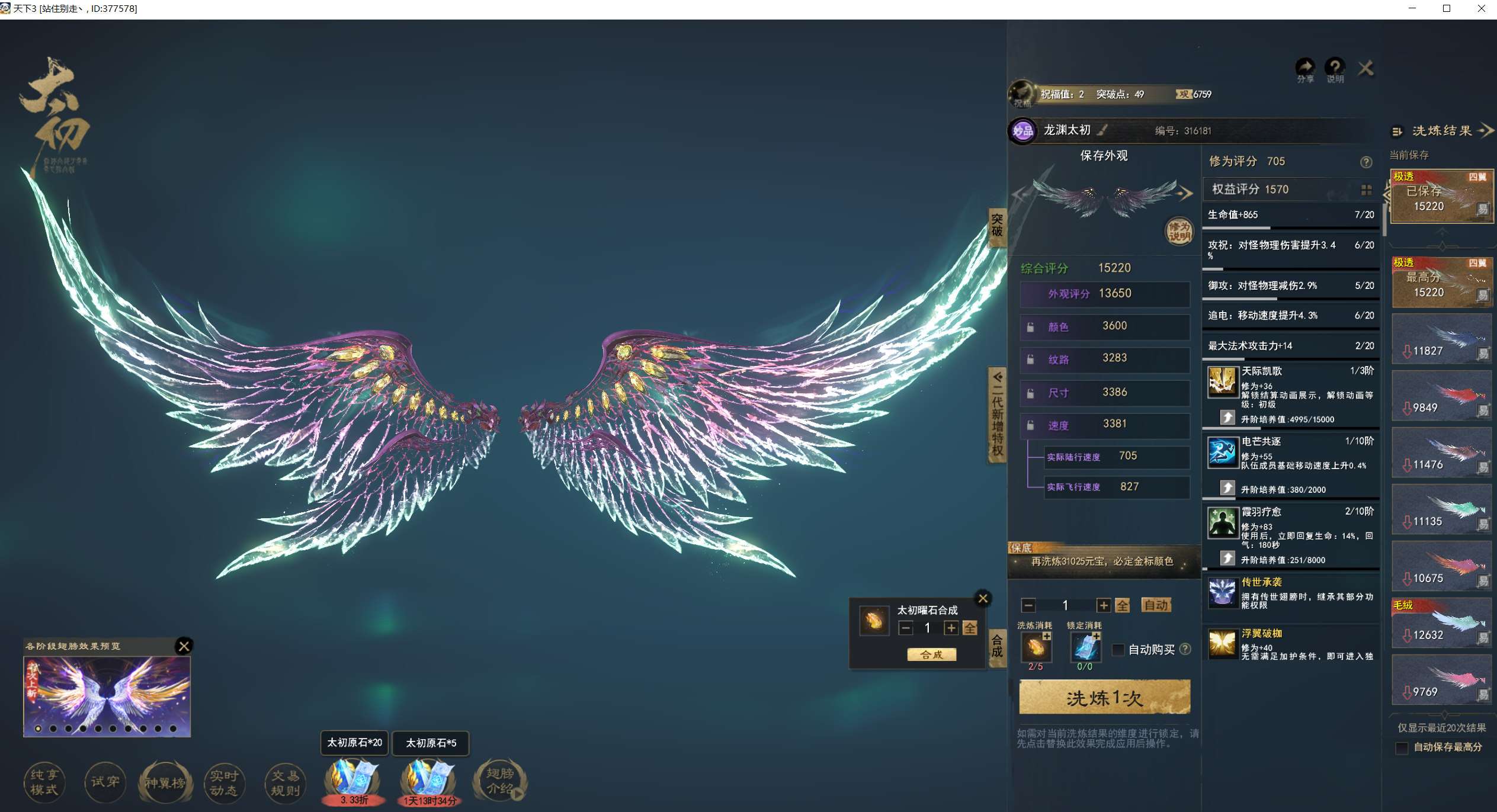
Task: Enable 自动保存最高分 checkbox
Action: (x=1402, y=748)
